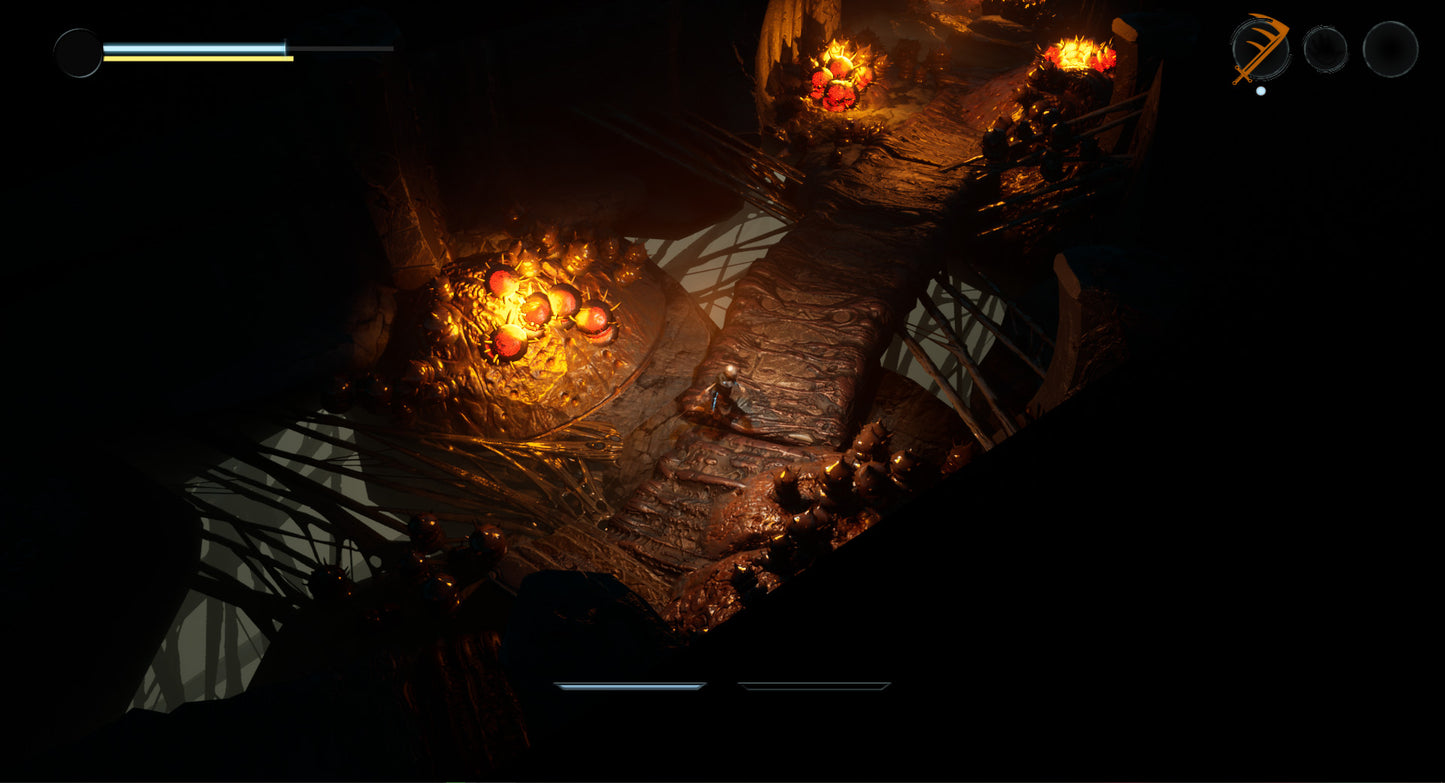1445x783 pixels.
Task: Click the filled blue bar at bottom center
Action: pyautogui.click(x=630, y=687)
